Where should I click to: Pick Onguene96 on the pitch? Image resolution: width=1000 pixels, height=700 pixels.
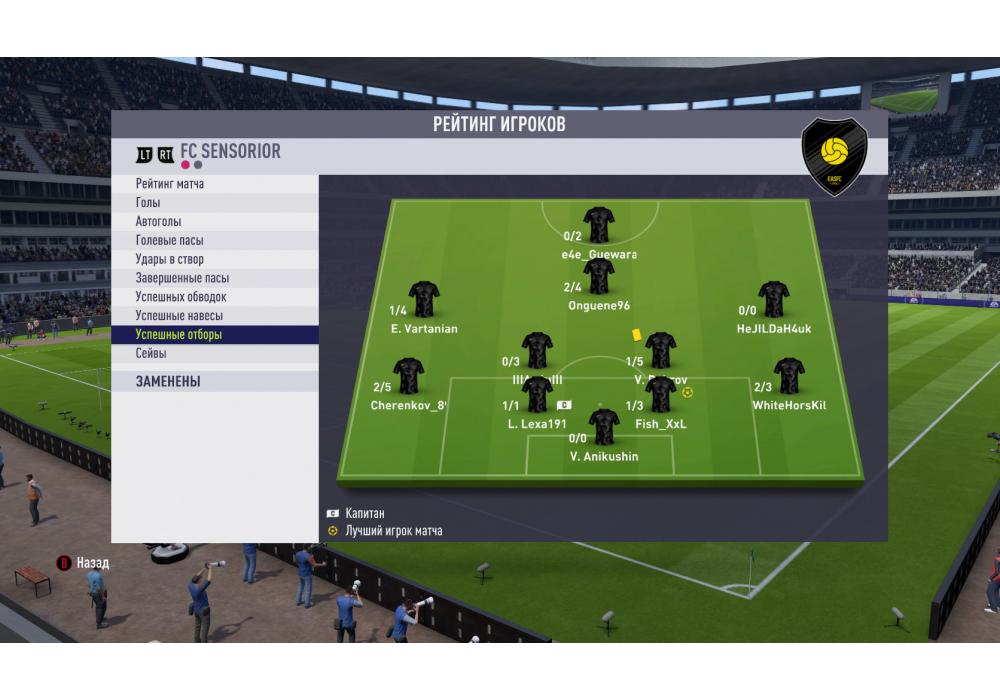click(x=599, y=276)
